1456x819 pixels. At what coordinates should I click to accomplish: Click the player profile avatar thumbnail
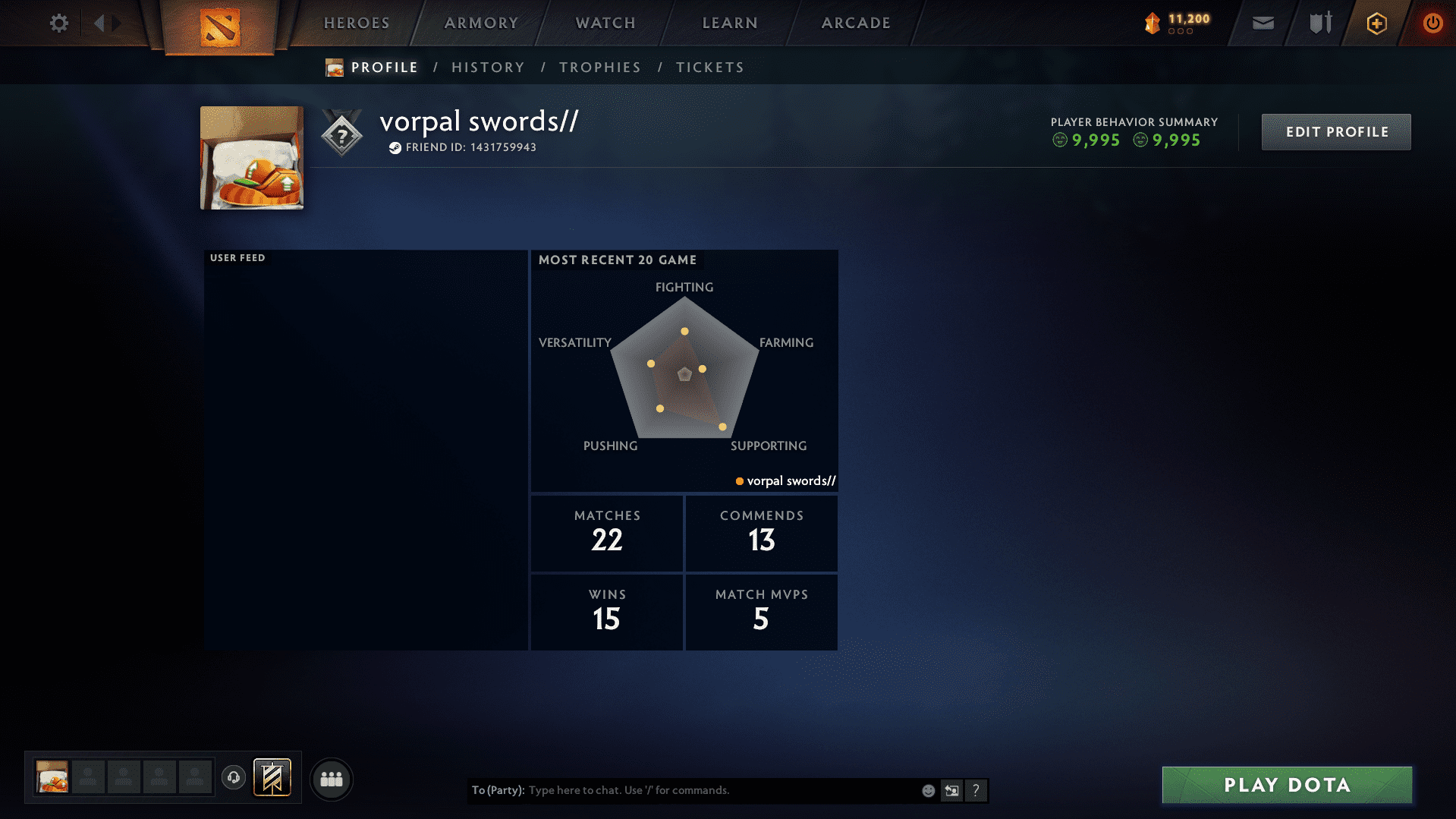pyautogui.click(x=251, y=157)
